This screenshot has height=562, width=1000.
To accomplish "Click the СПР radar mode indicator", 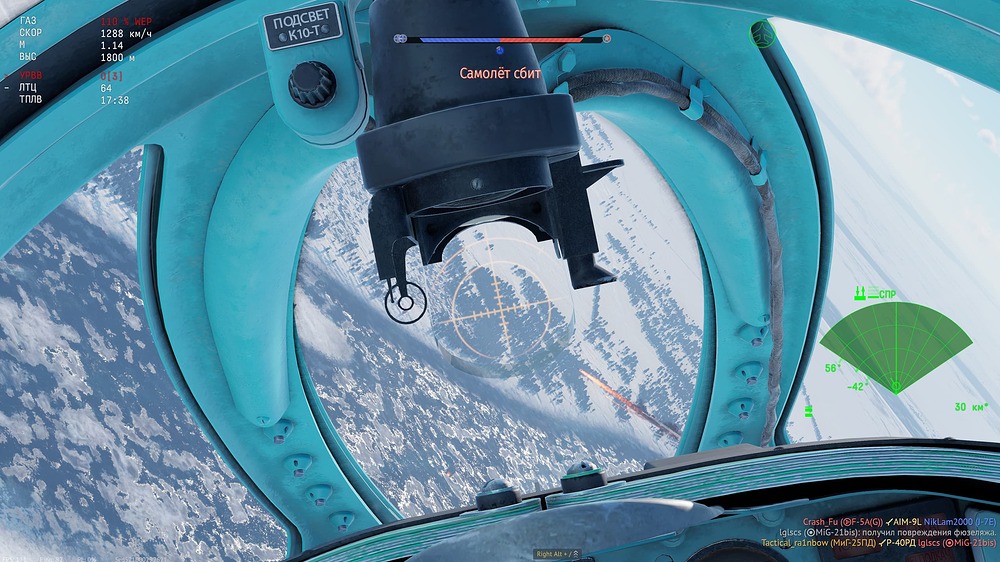I will [887, 294].
